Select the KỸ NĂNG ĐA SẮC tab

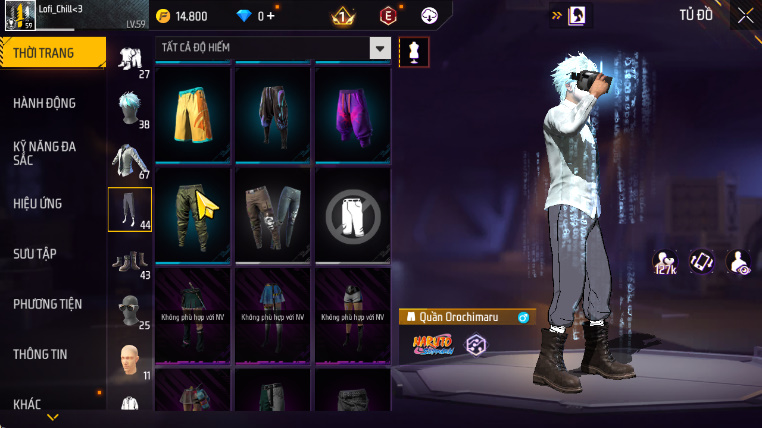[x=45, y=153]
